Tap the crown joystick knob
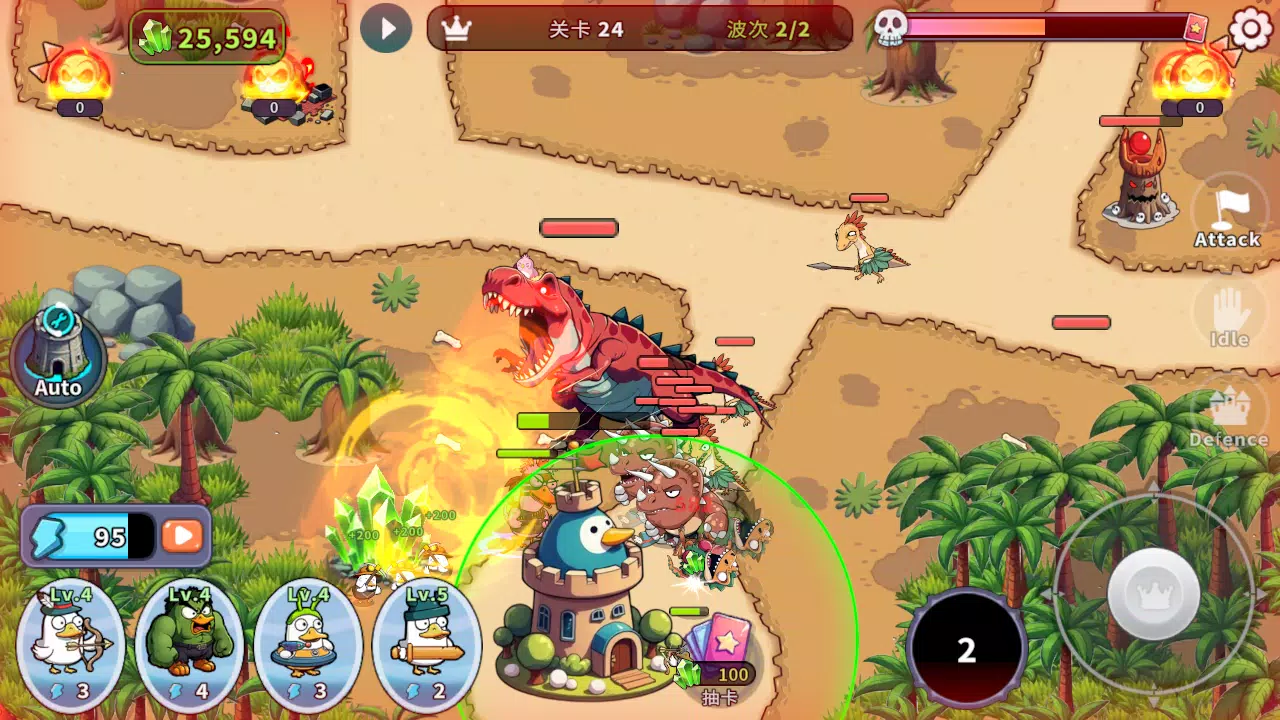1280x720 pixels. (x=1154, y=594)
